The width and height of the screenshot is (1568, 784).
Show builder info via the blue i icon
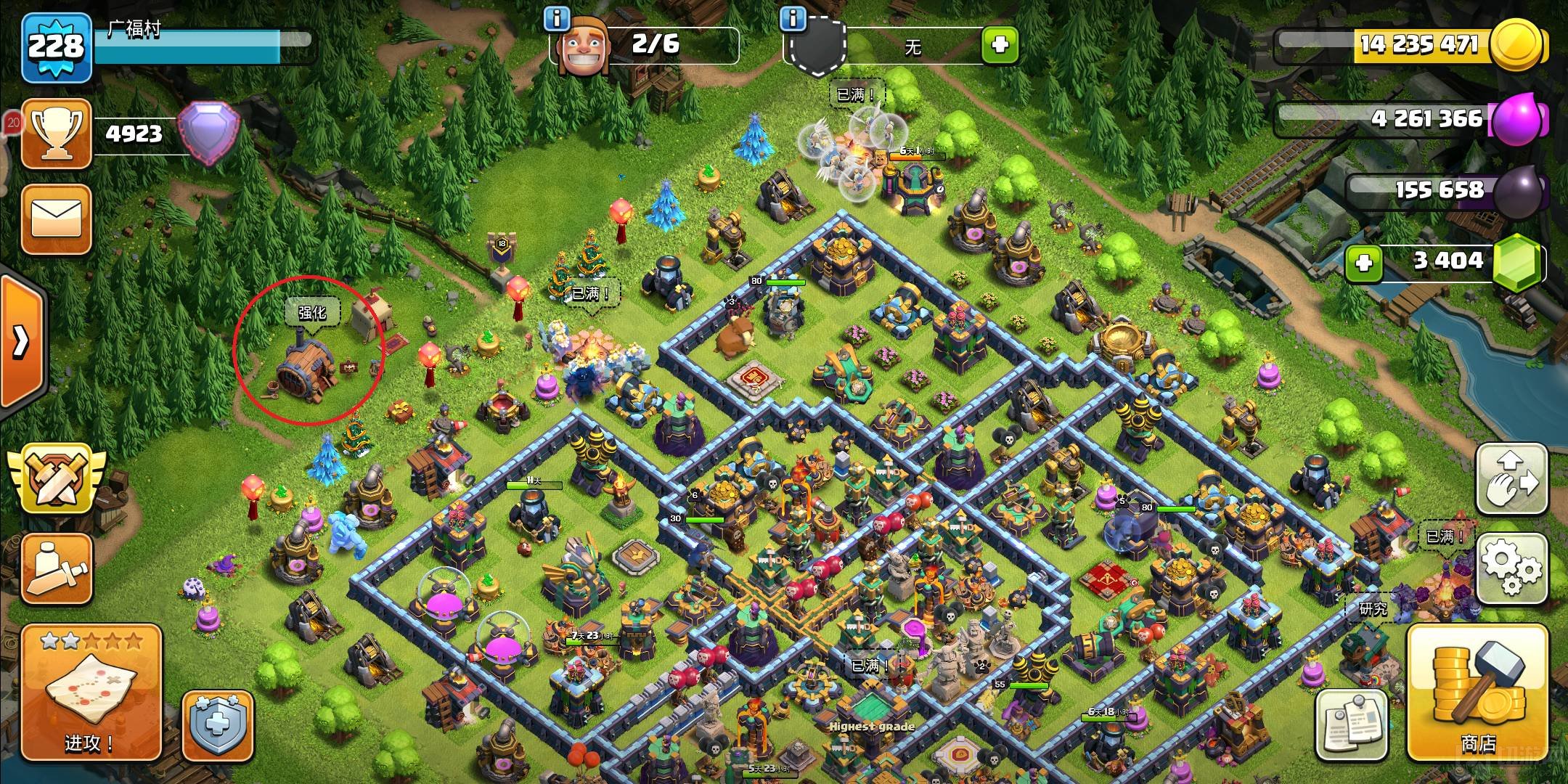click(557, 19)
